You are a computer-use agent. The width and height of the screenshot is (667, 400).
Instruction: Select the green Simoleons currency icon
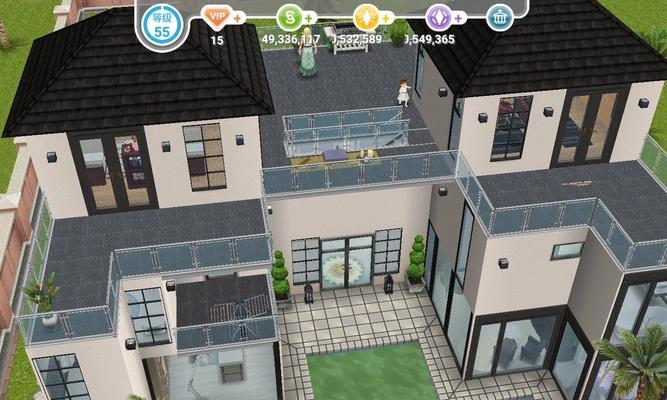click(289, 17)
